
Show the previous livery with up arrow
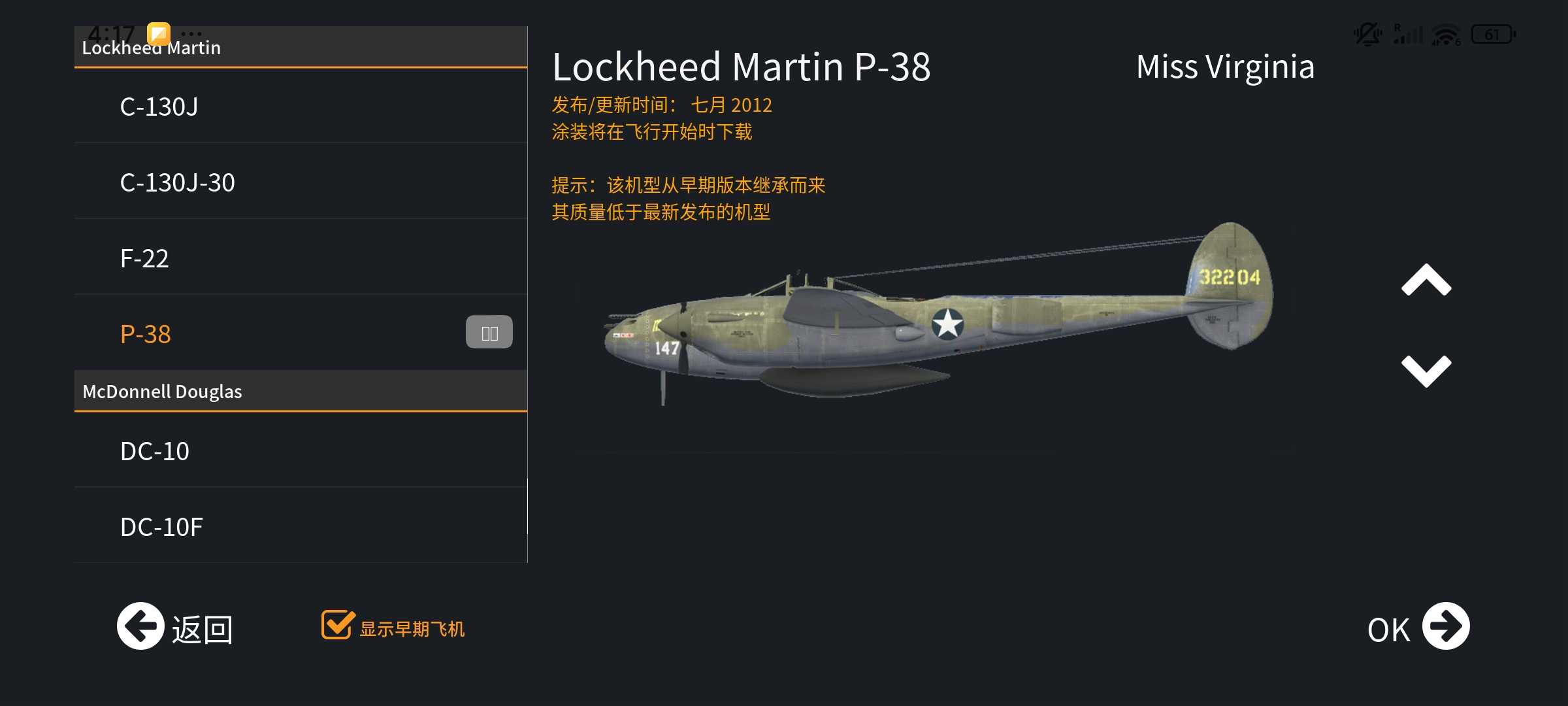[x=1426, y=280]
